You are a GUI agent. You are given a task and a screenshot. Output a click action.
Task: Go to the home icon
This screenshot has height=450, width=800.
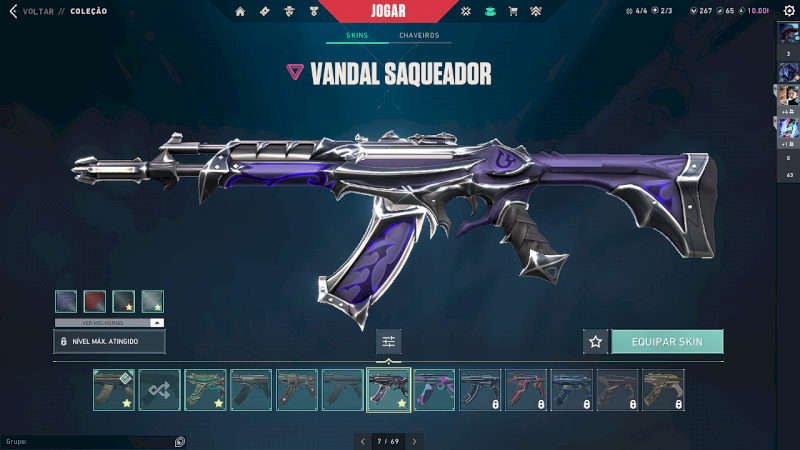[240, 12]
